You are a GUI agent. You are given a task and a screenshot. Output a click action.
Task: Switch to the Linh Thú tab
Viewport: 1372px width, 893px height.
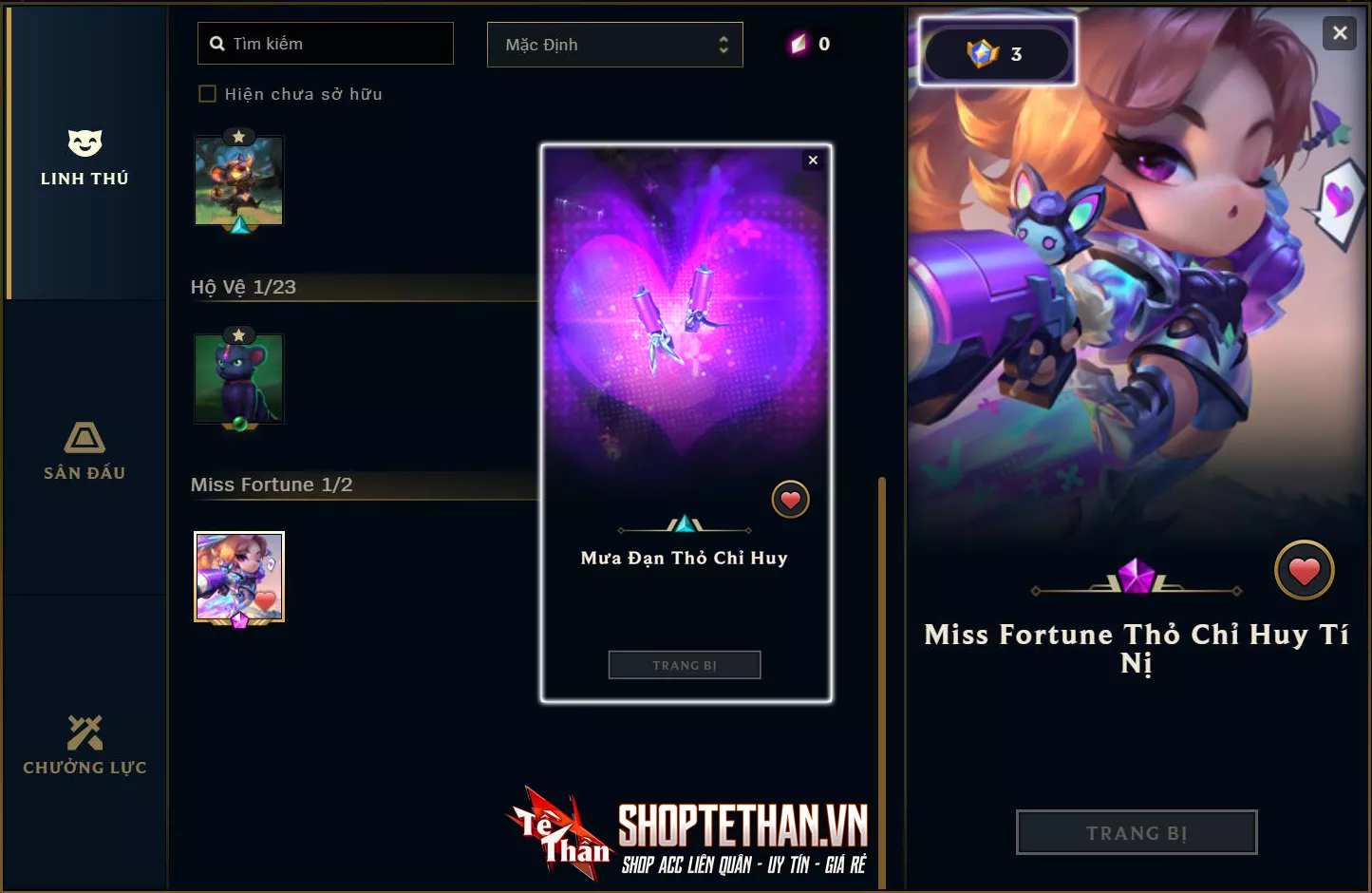coord(85,157)
